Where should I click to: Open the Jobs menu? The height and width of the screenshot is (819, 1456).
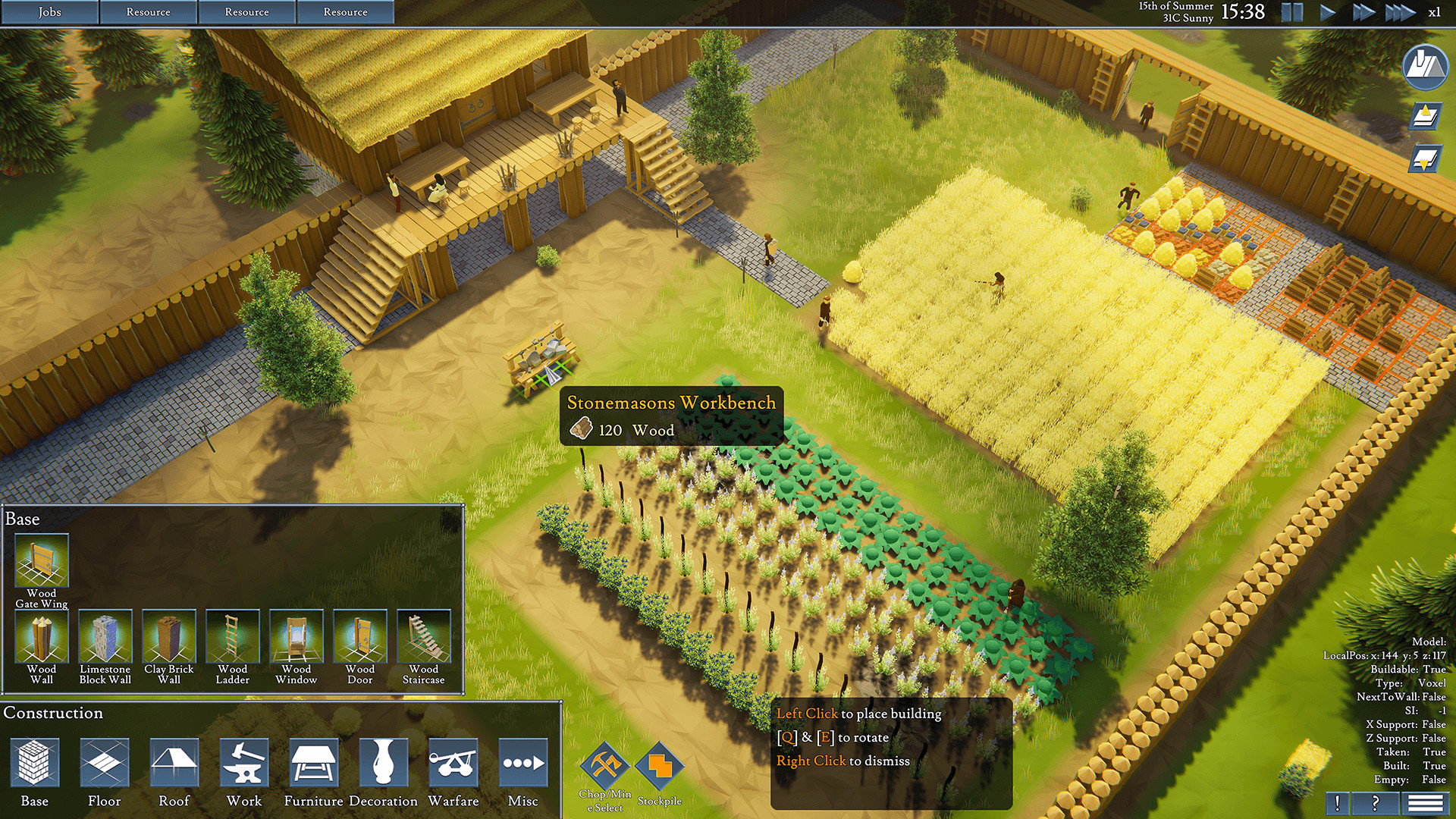(49, 12)
